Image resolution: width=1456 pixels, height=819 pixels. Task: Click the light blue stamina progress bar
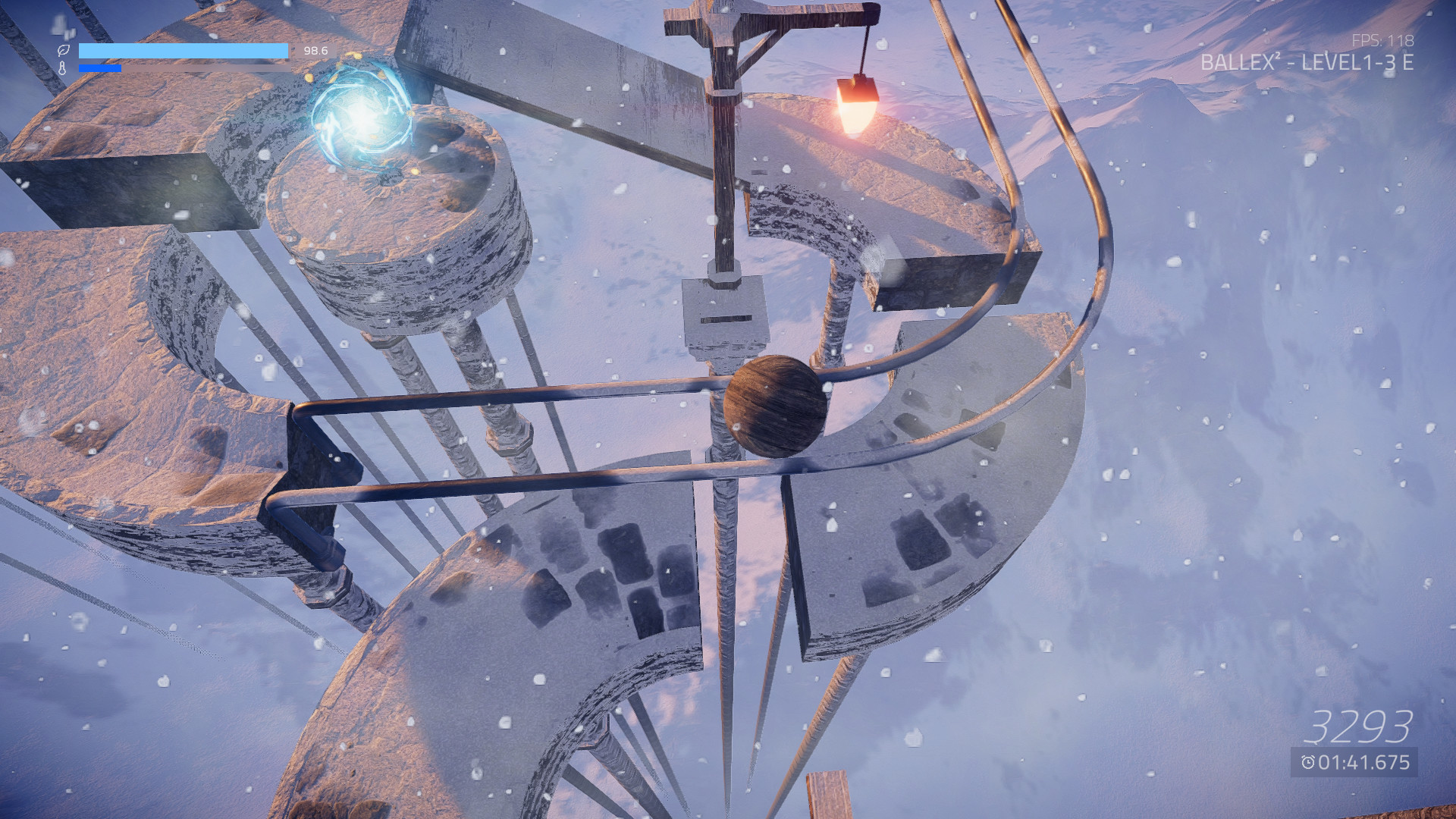point(184,51)
